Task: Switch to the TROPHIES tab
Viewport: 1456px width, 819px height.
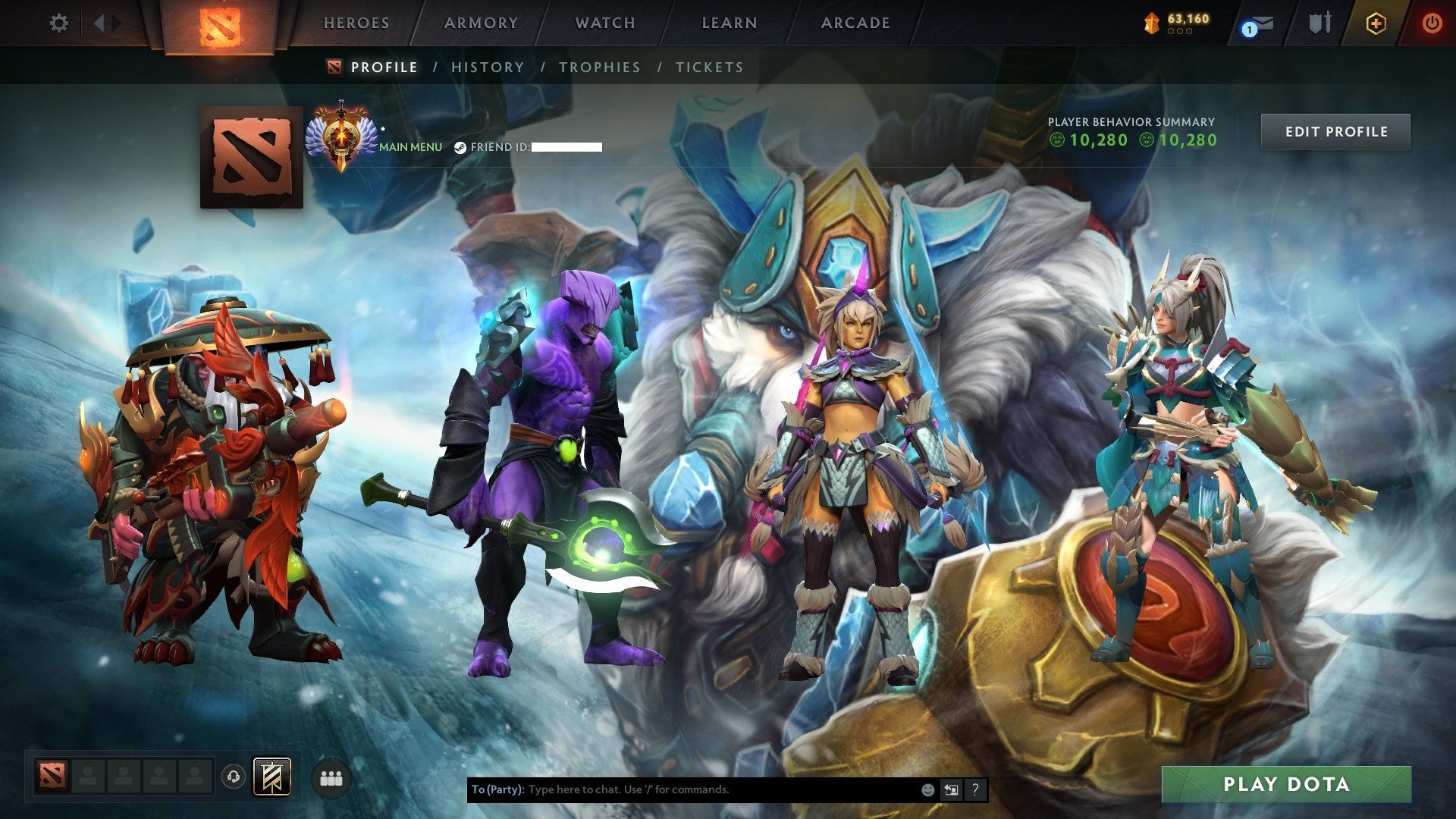Action: tap(600, 67)
